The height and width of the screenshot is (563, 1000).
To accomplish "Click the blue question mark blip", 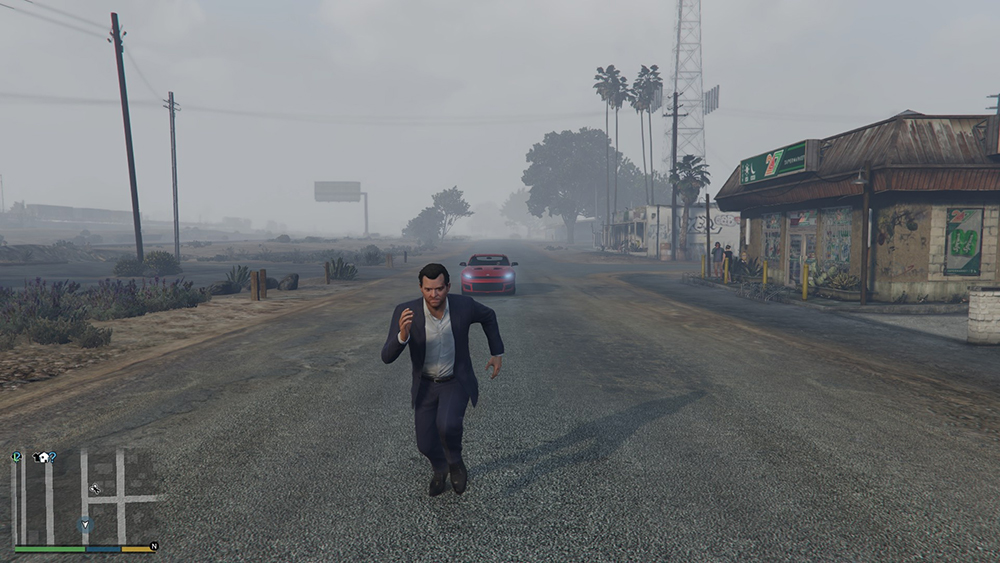I will click(52, 457).
